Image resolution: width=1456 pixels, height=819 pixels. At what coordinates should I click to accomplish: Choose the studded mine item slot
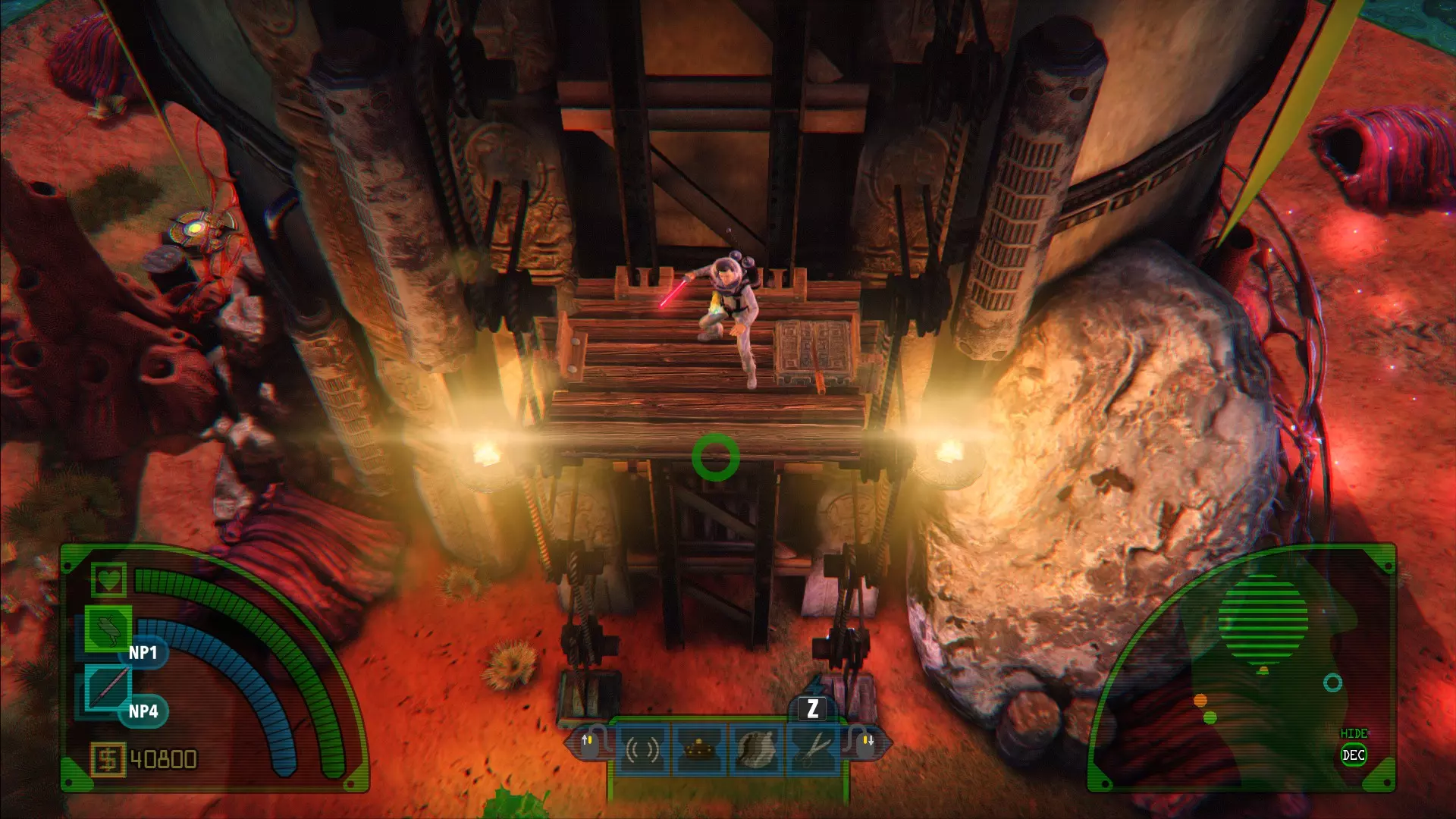699,749
